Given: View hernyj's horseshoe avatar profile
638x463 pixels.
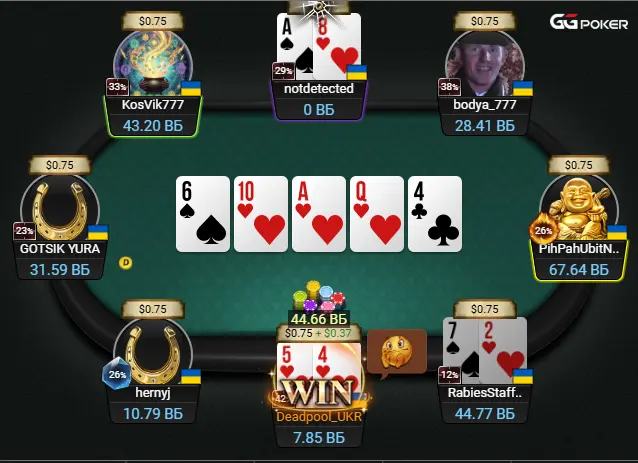Looking at the screenshot, I should [x=153, y=350].
